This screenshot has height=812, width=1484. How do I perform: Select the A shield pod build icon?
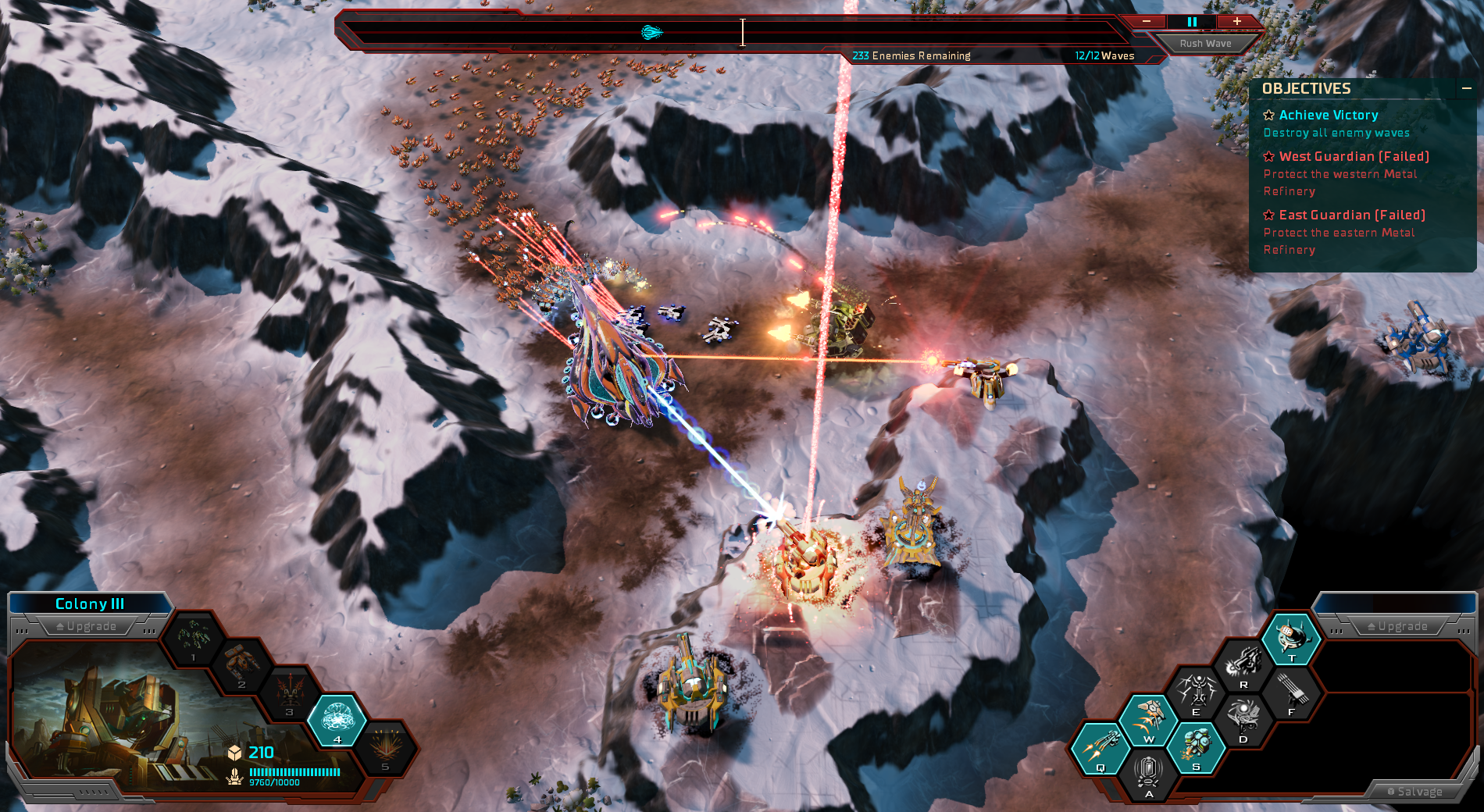tap(1148, 775)
